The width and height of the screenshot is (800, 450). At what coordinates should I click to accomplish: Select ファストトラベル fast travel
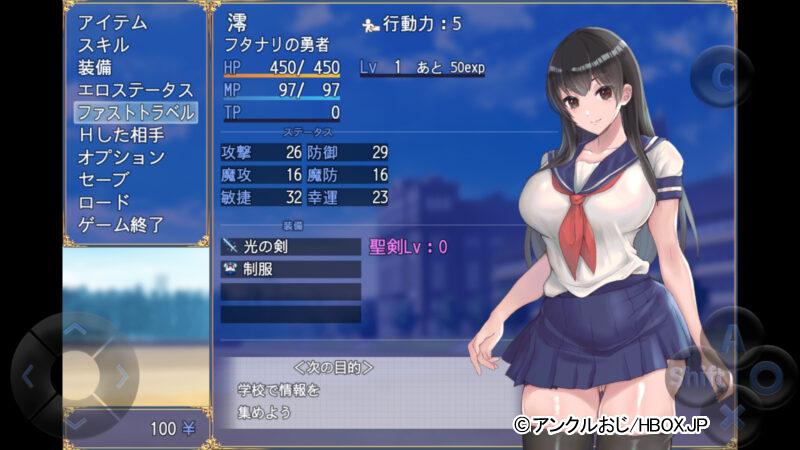tap(135, 112)
